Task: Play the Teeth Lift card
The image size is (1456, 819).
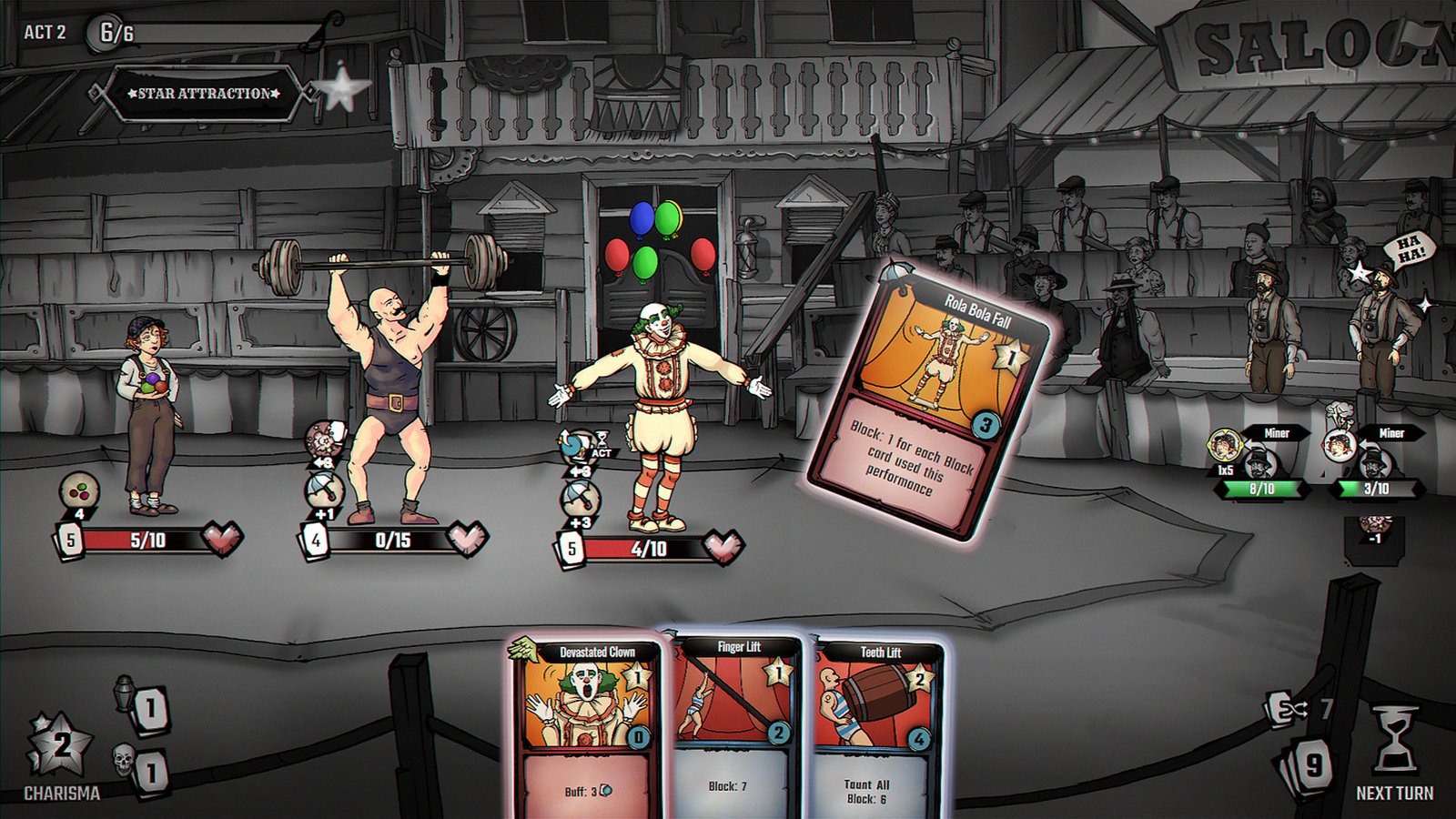Action: pyautogui.click(x=878, y=728)
